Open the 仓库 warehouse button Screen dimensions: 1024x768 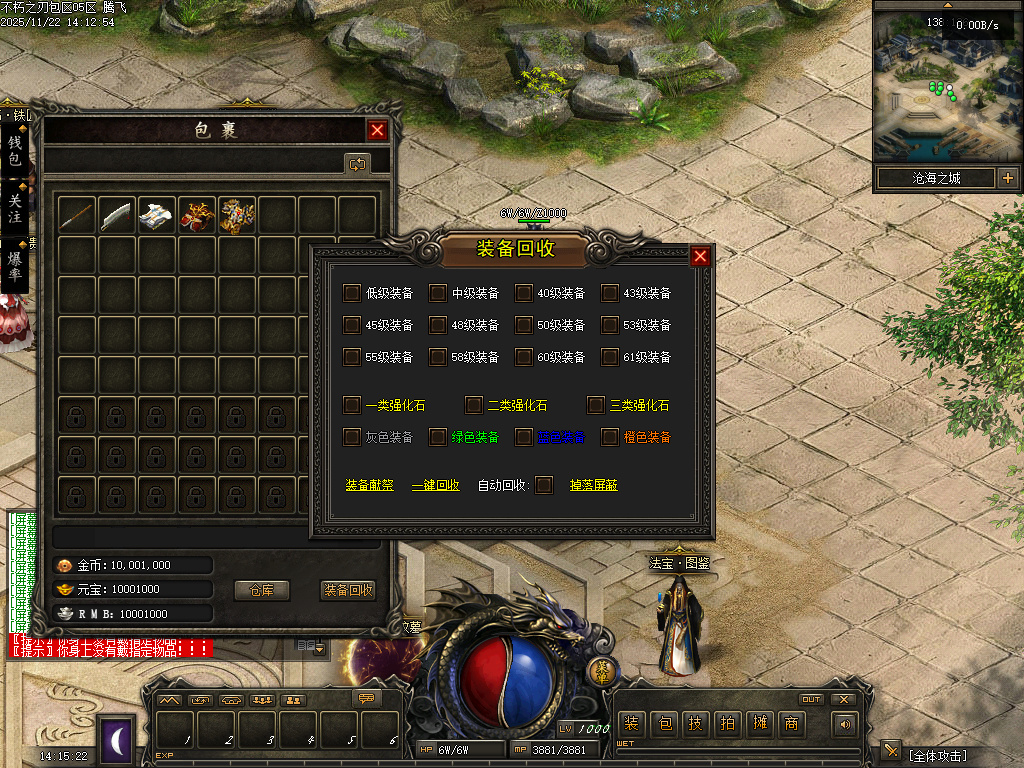click(261, 590)
